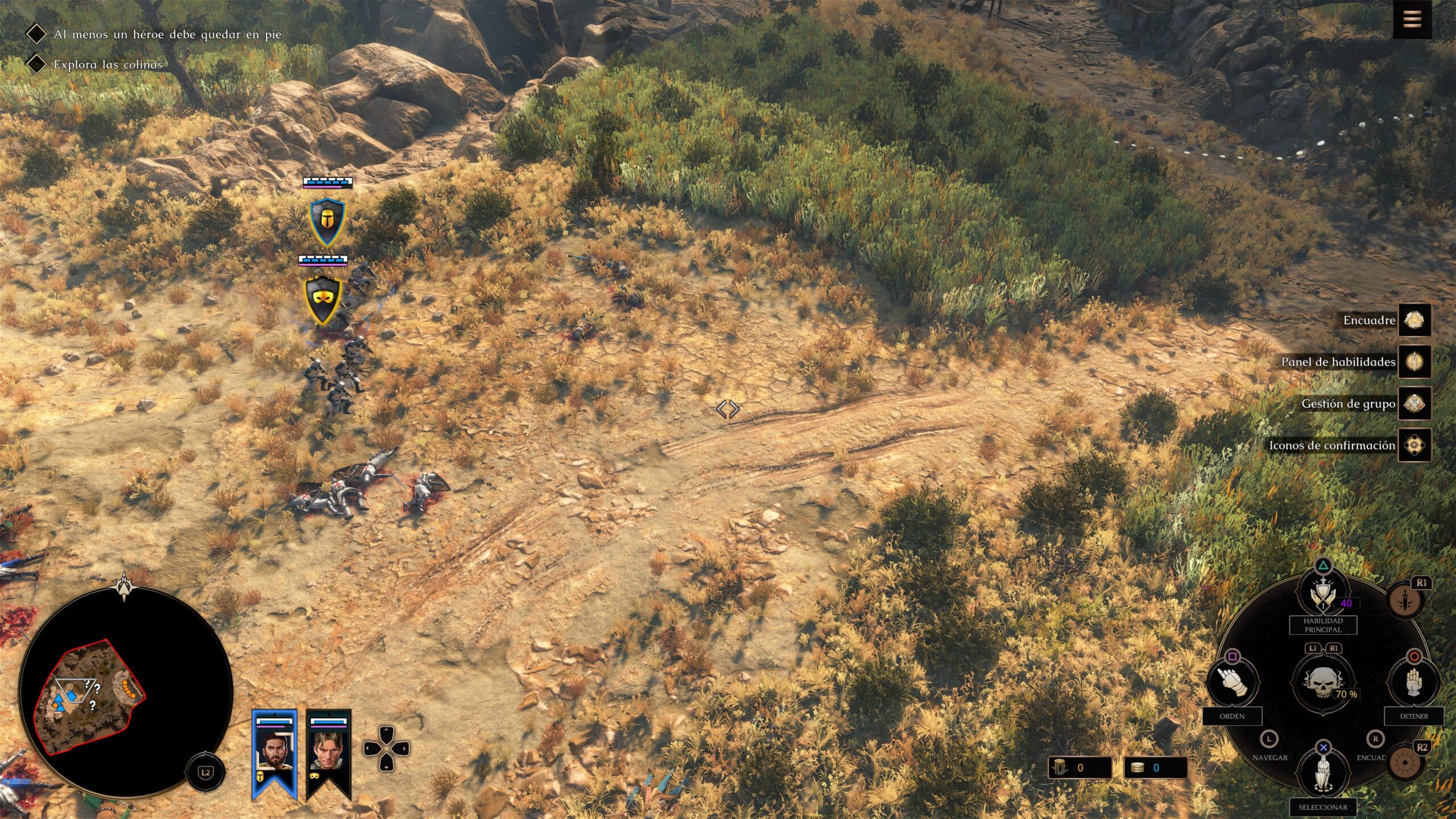This screenshot has width=1456, height=819.
Task: Click the 'Al menos un héroe' objective
Action: click(167, 34)
